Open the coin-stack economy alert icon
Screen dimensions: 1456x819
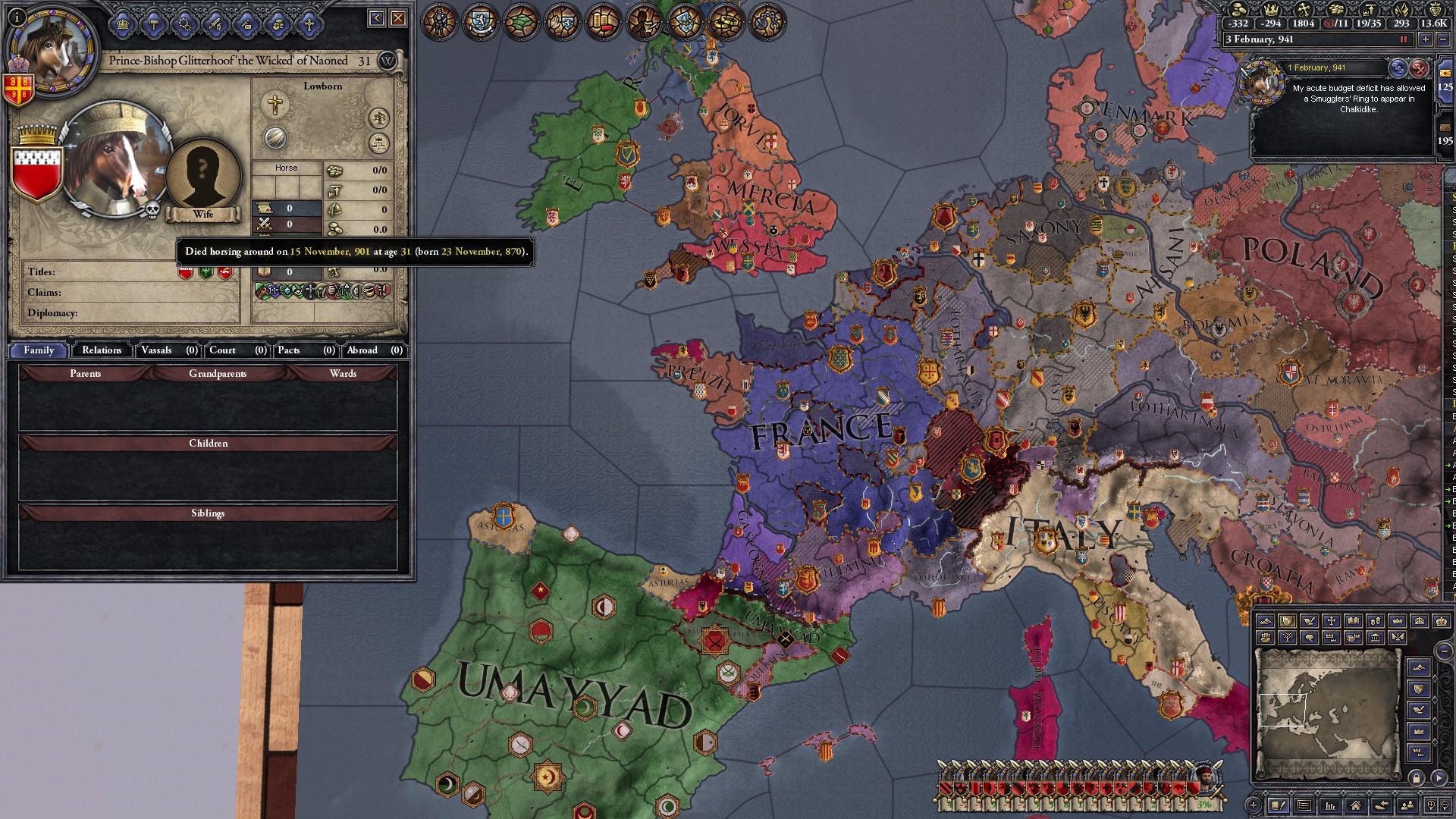(604, 23)
